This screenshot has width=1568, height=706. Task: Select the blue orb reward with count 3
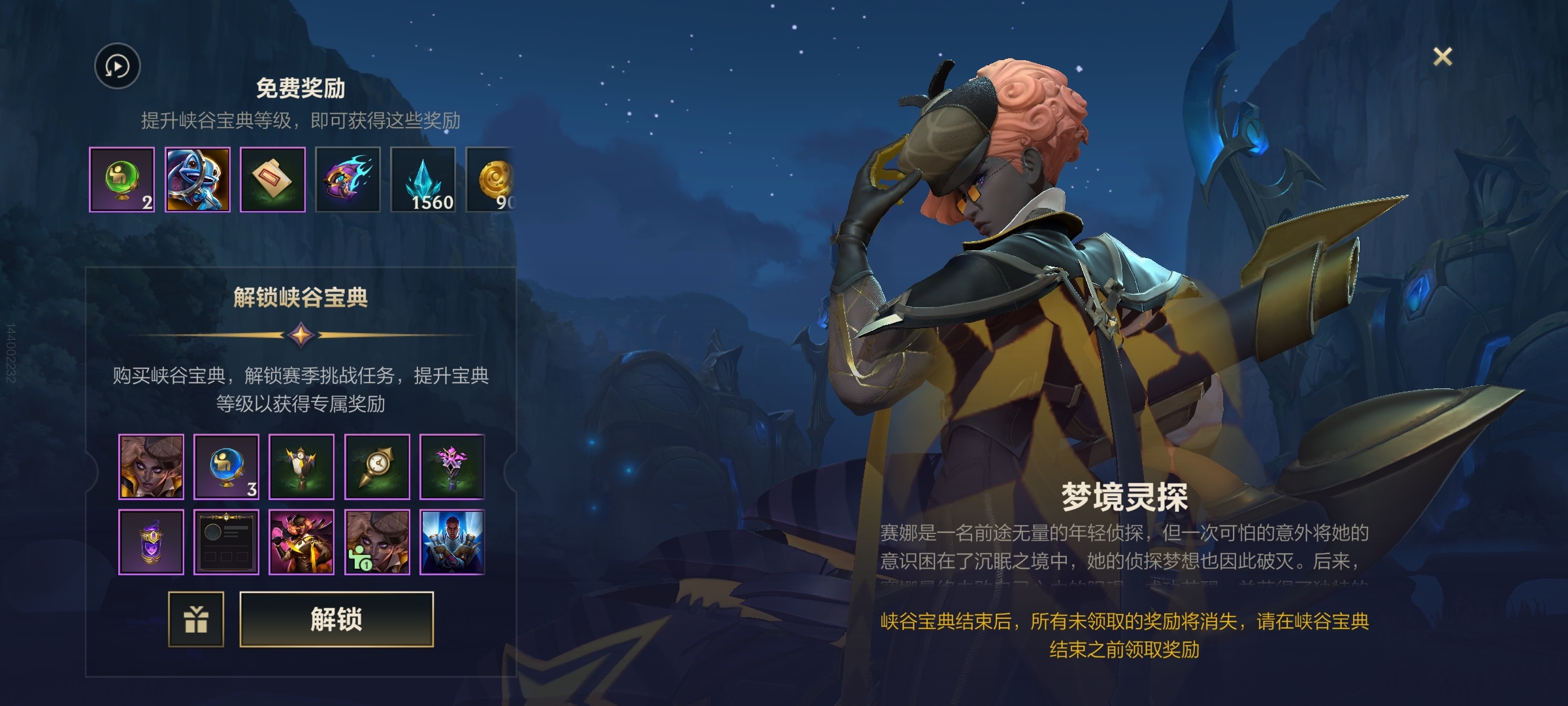point(227,467)
